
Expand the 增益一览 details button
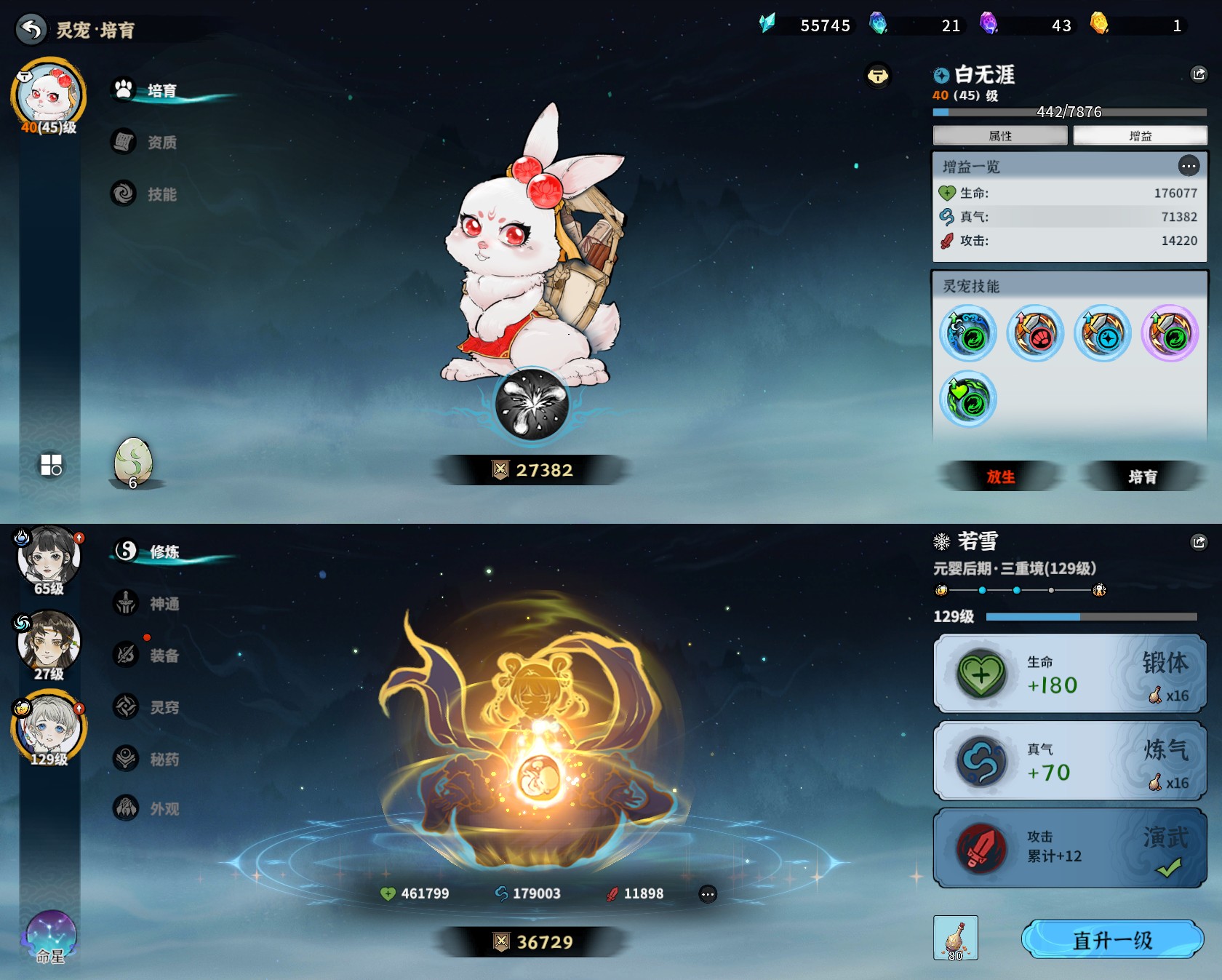pos(1189,167)
